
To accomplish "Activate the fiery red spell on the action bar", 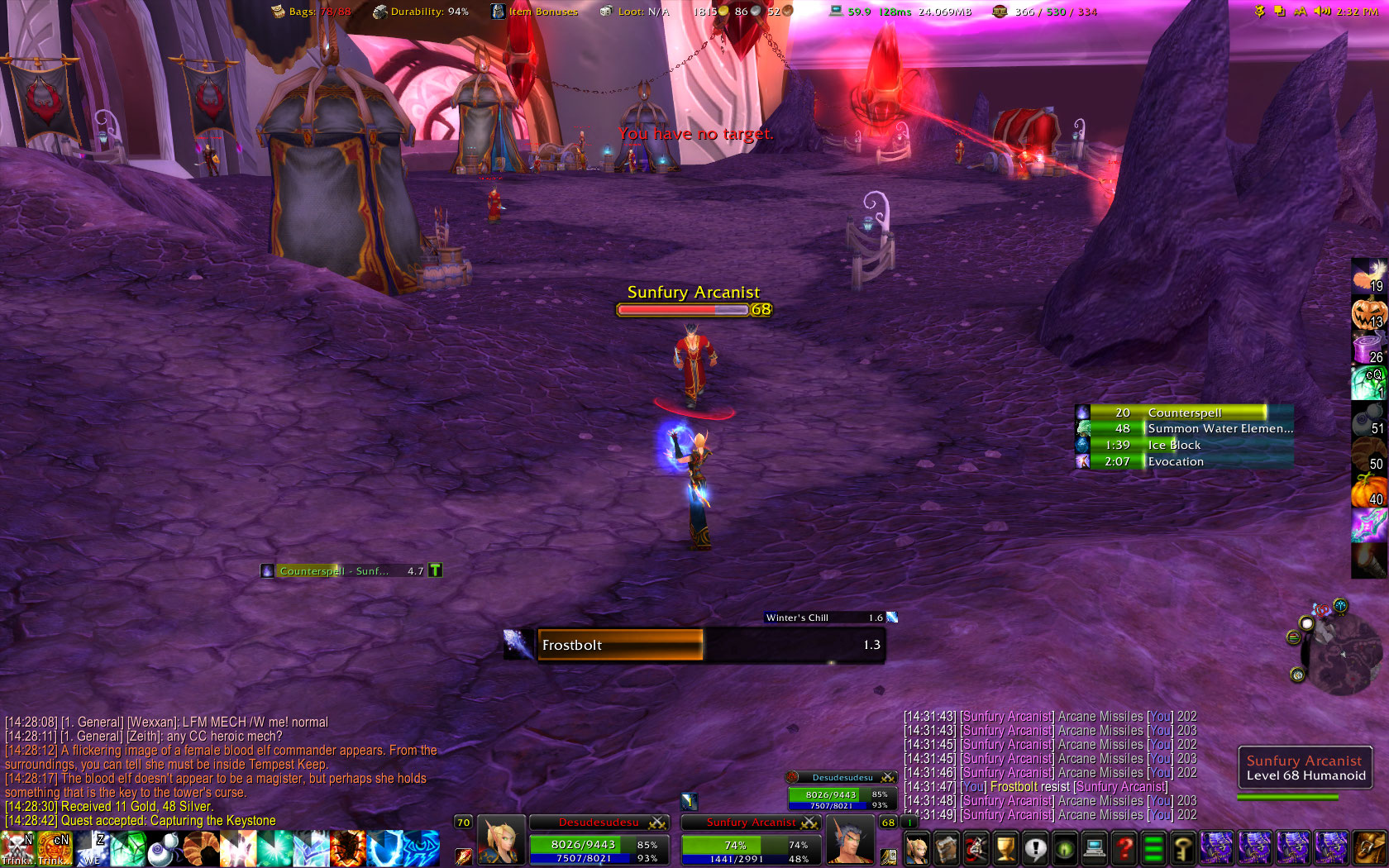I will click(x=347, y=849).
